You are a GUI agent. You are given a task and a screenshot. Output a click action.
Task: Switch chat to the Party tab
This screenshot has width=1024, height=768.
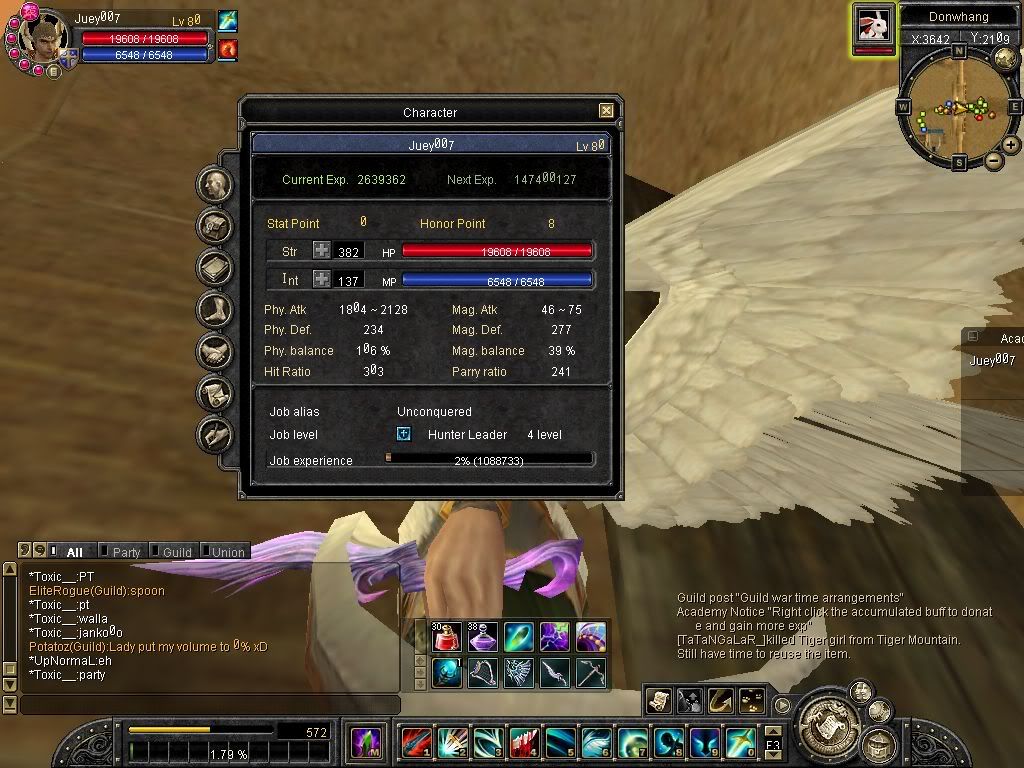coord(126,552)
